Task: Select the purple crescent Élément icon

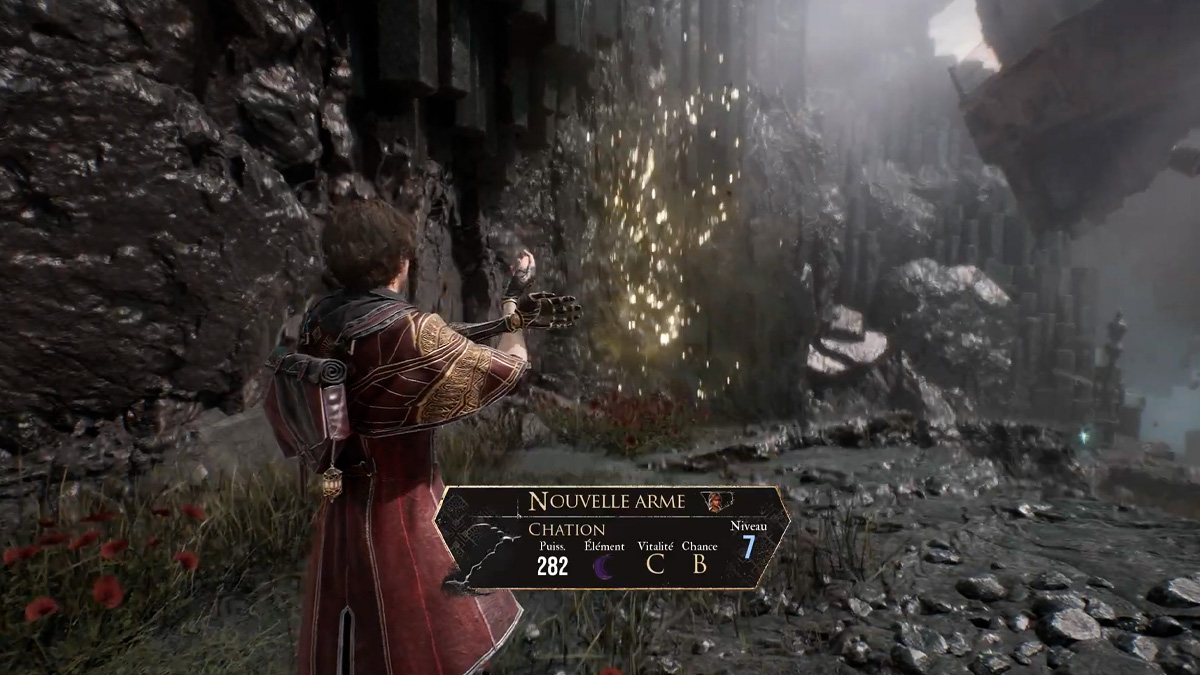Action: 604,566
